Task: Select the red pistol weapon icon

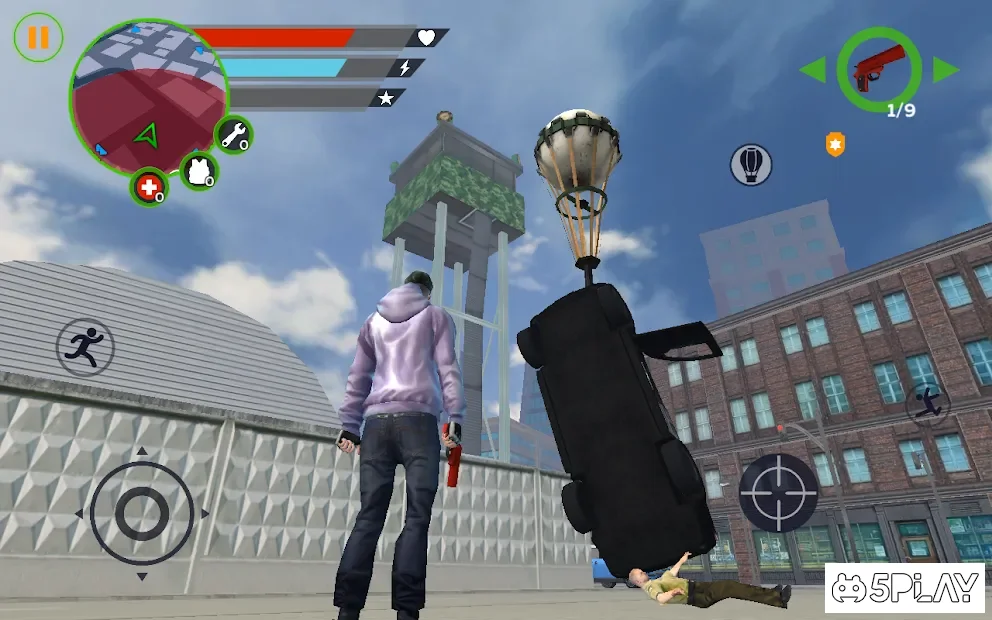Action: (x=879, y=69)
